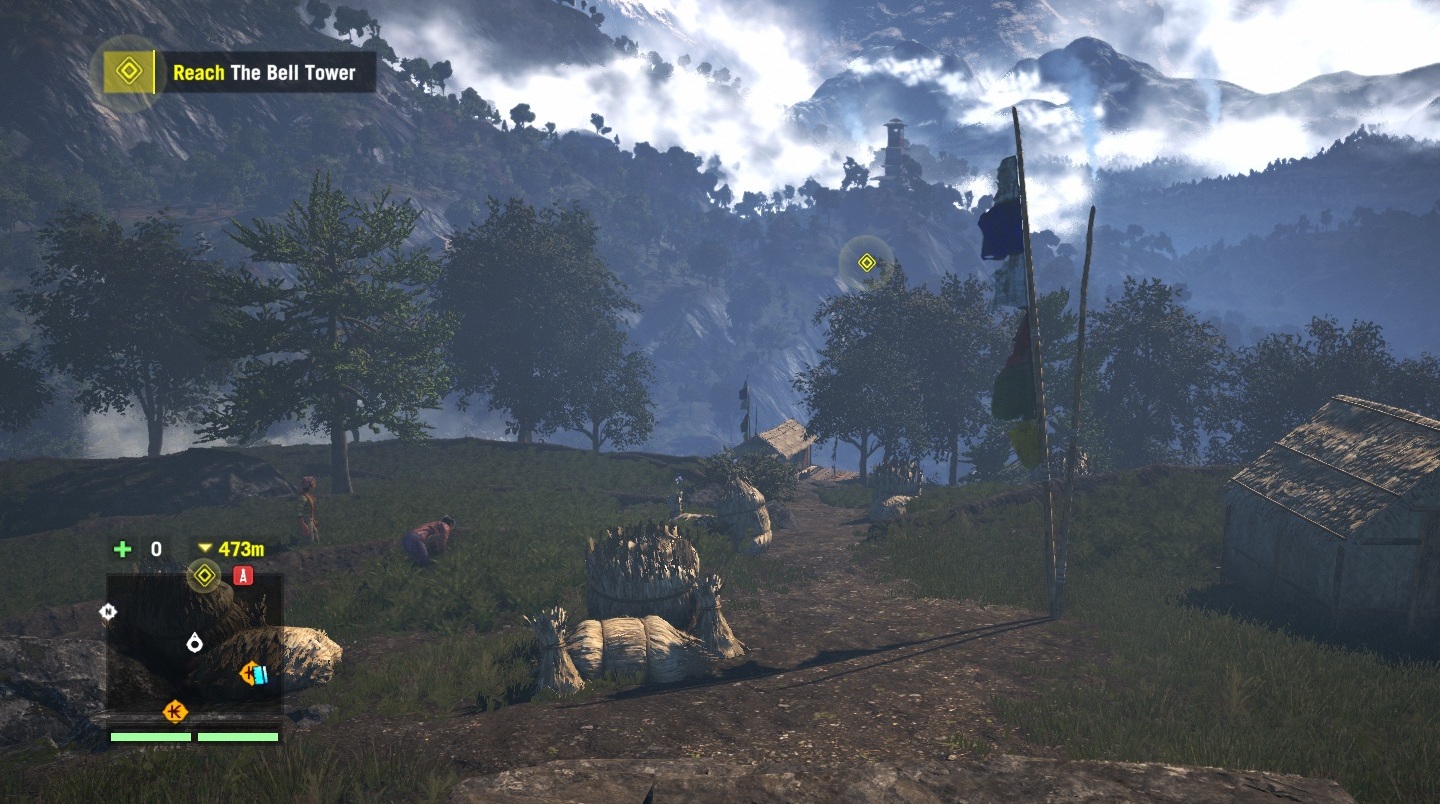Select the player arrow on the minimap
The width and height of the screenshot is (1440, 804).
(194, 643)
